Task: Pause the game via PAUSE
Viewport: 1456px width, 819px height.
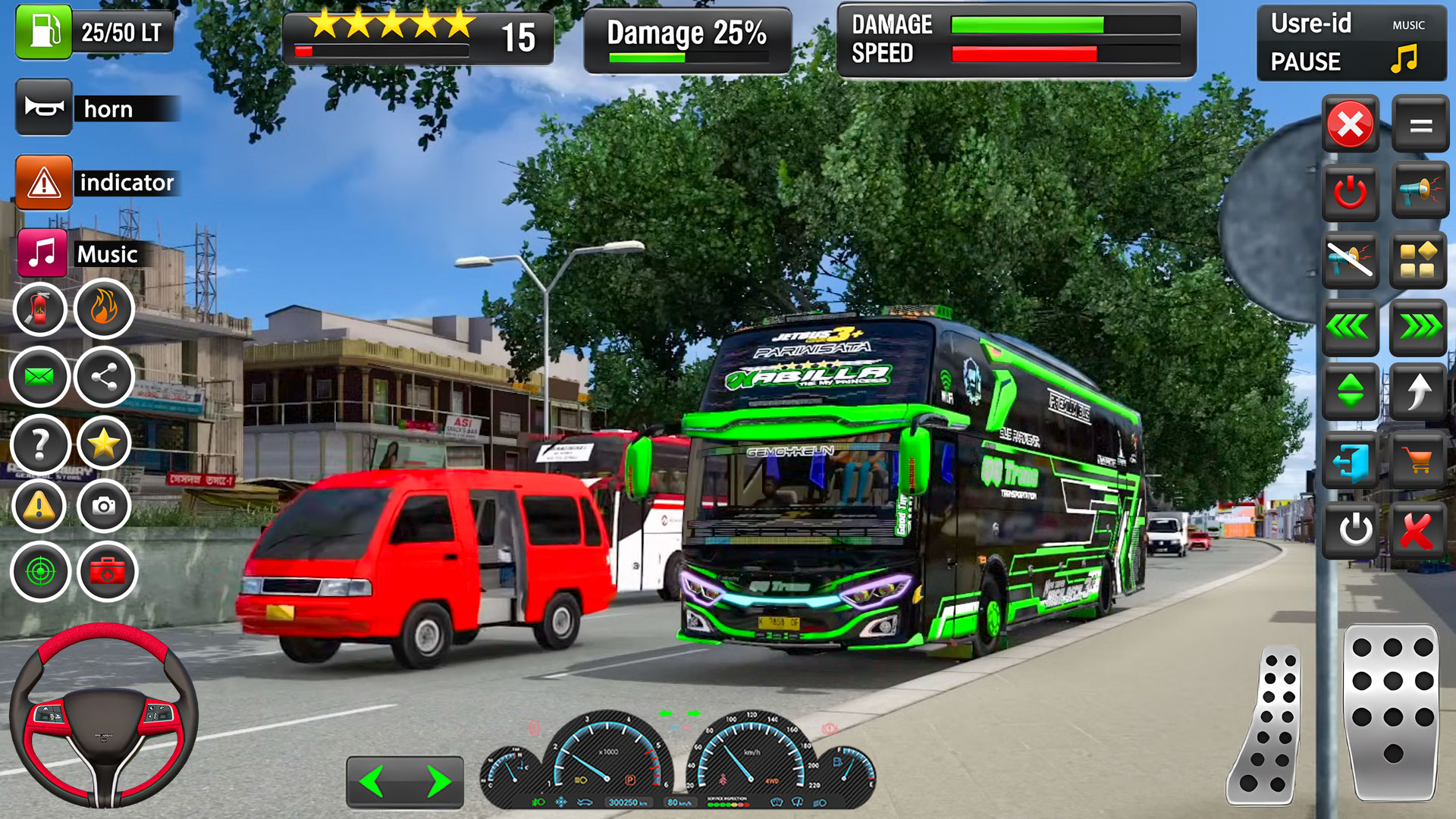Action: [x=1305, y=61]
